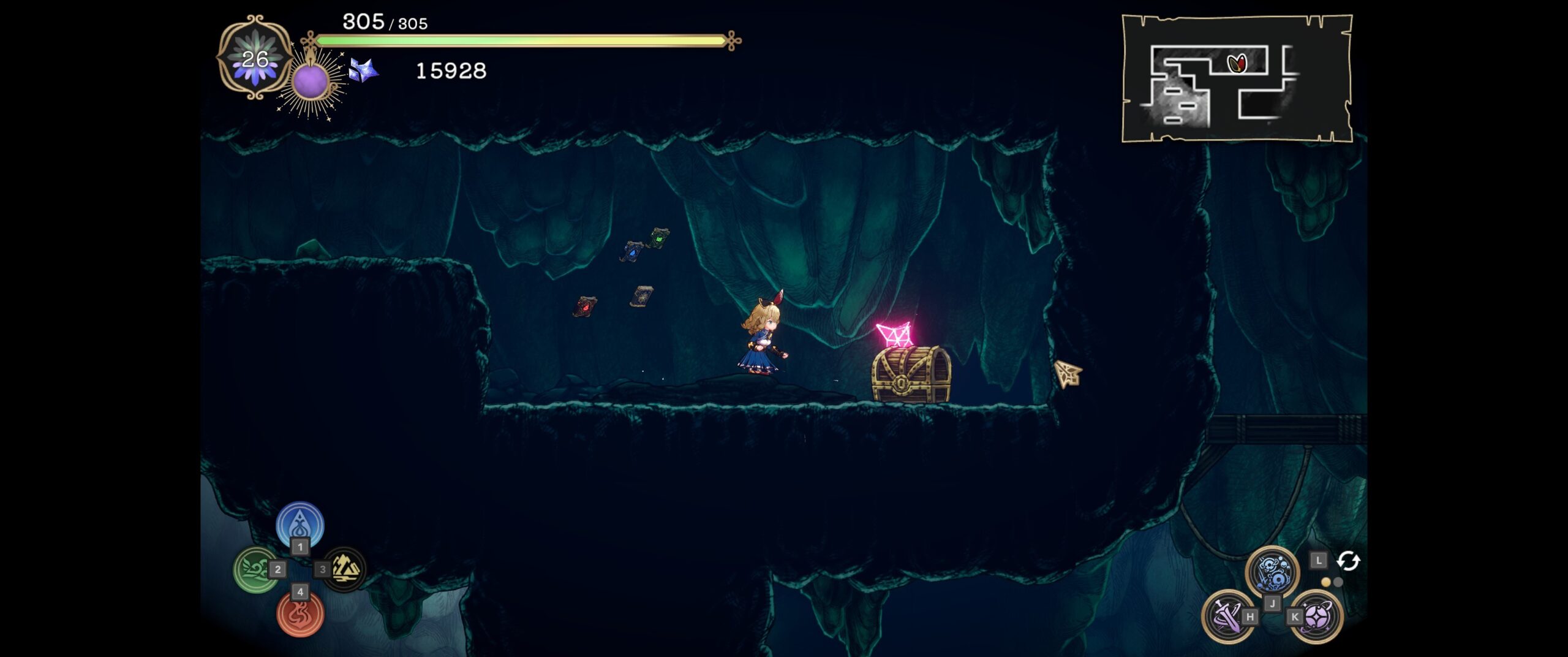Select the green wind element icon

(255, 570)
